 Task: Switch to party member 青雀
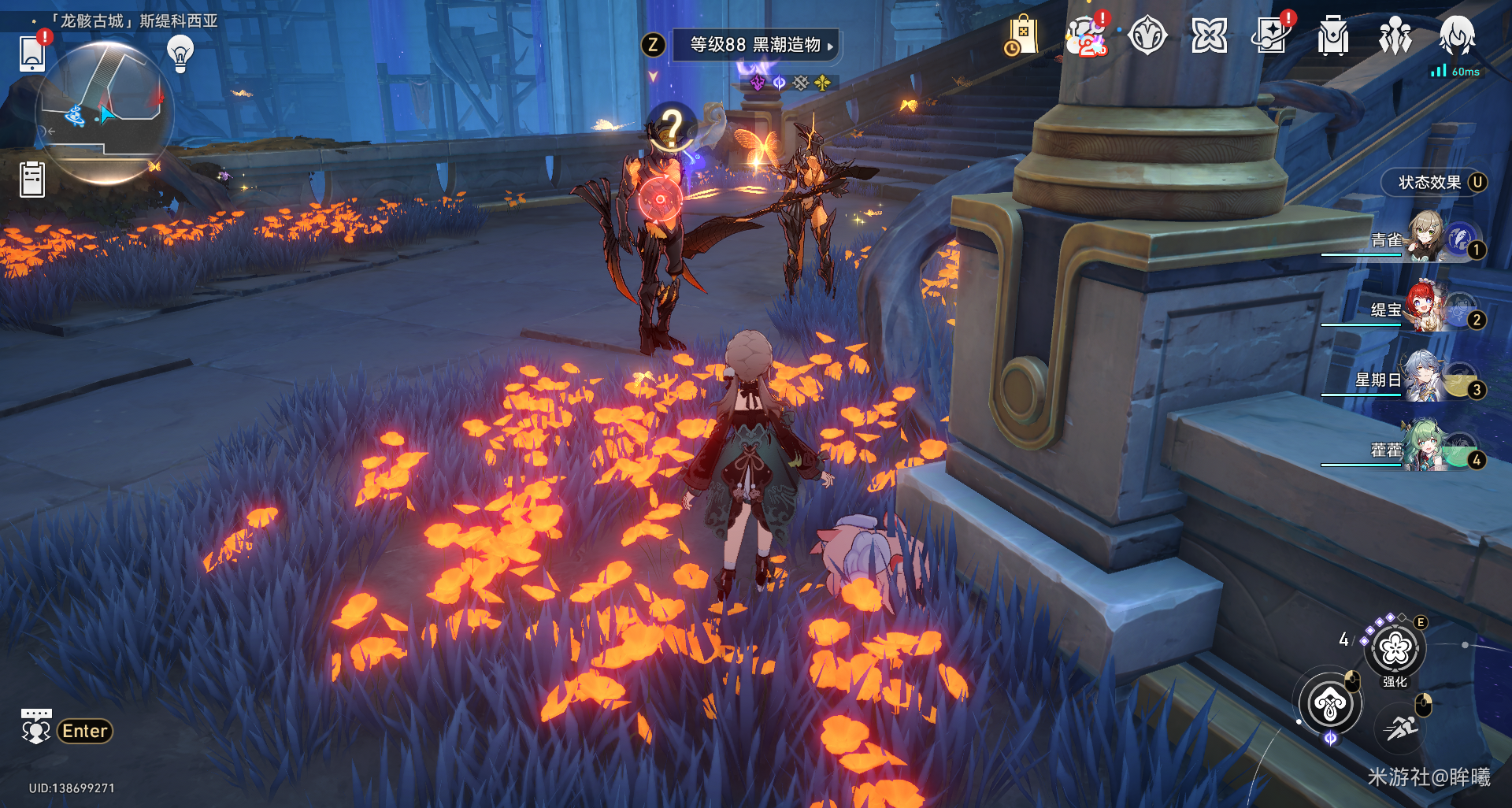(1425, 236)
